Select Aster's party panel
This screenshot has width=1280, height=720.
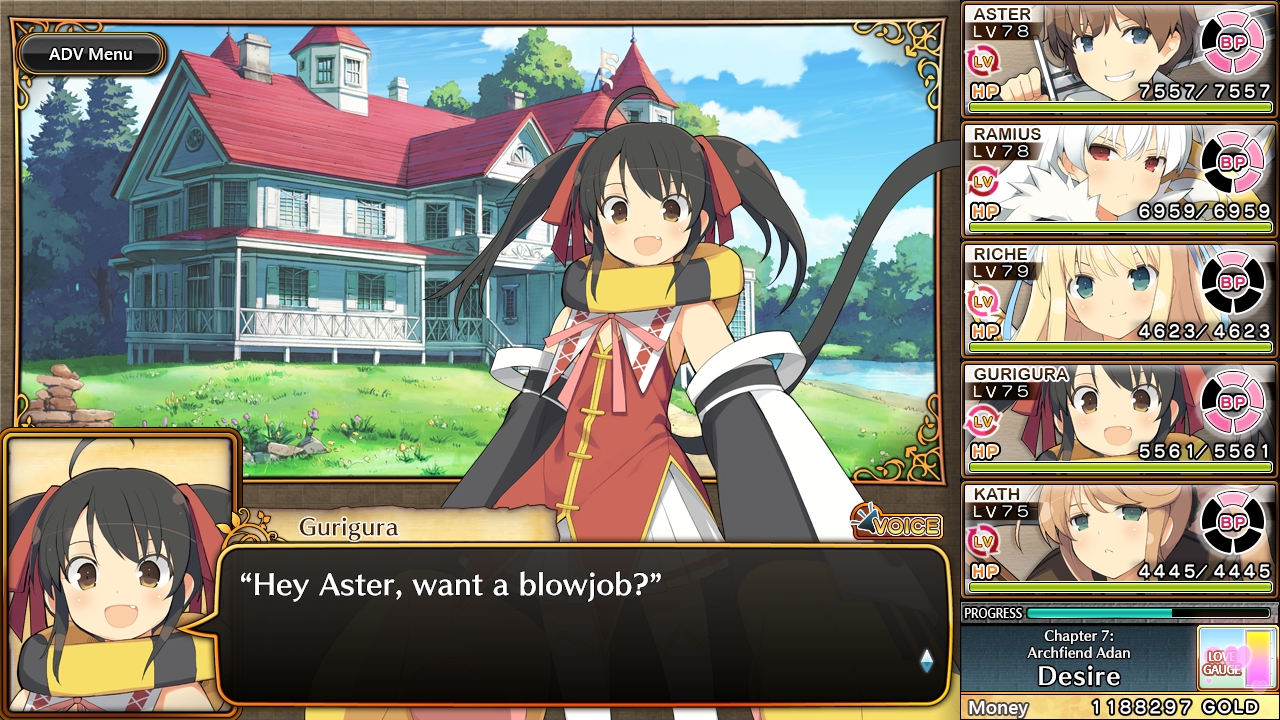pyautogui.click(x=1118, y=60)
